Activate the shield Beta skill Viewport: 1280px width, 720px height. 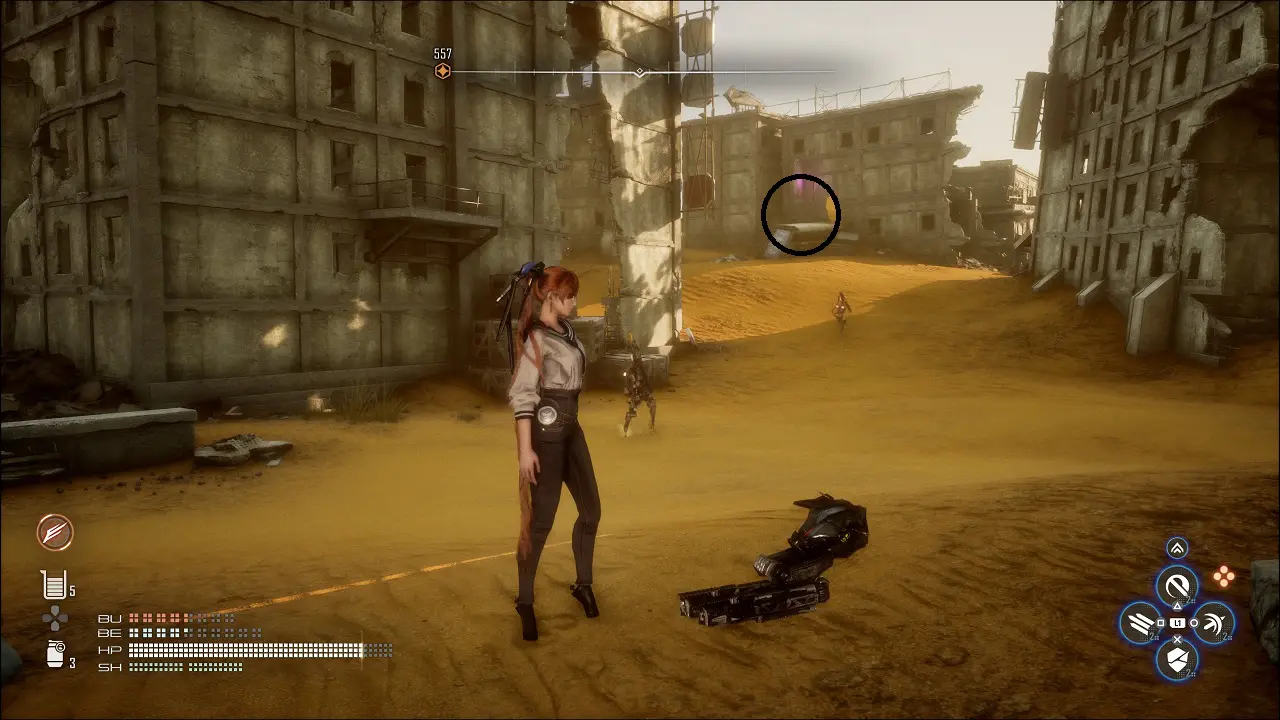(x=1177, y=659)
